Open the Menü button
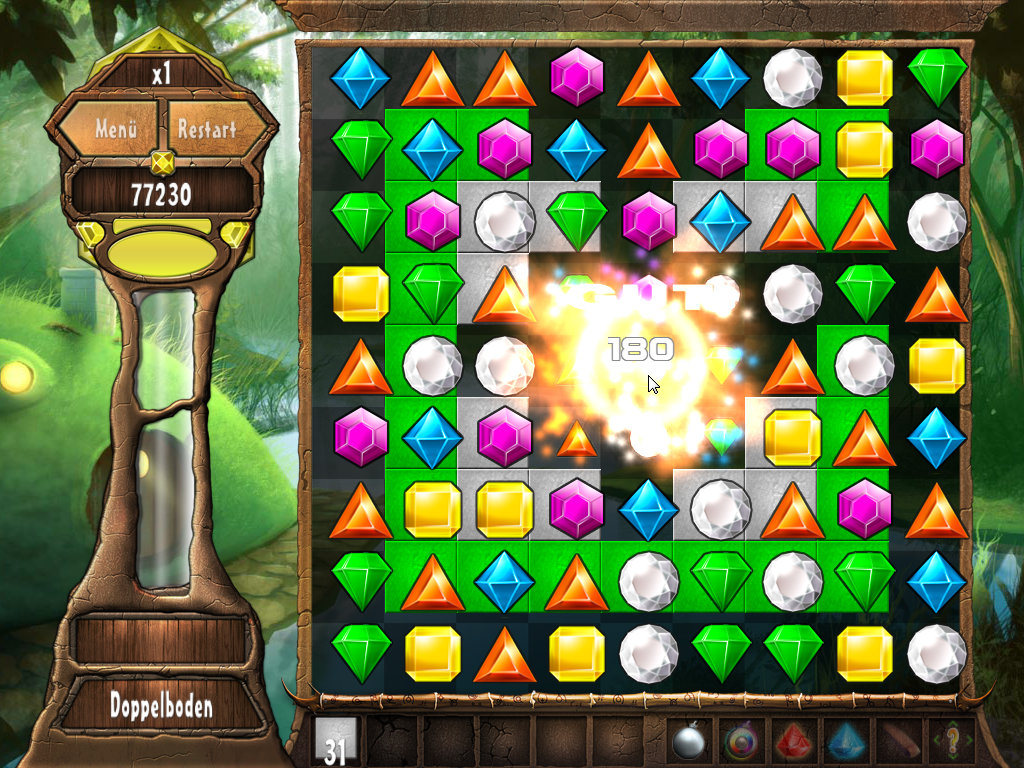This screenshot has height=768, width=1024. coord(114,129)
